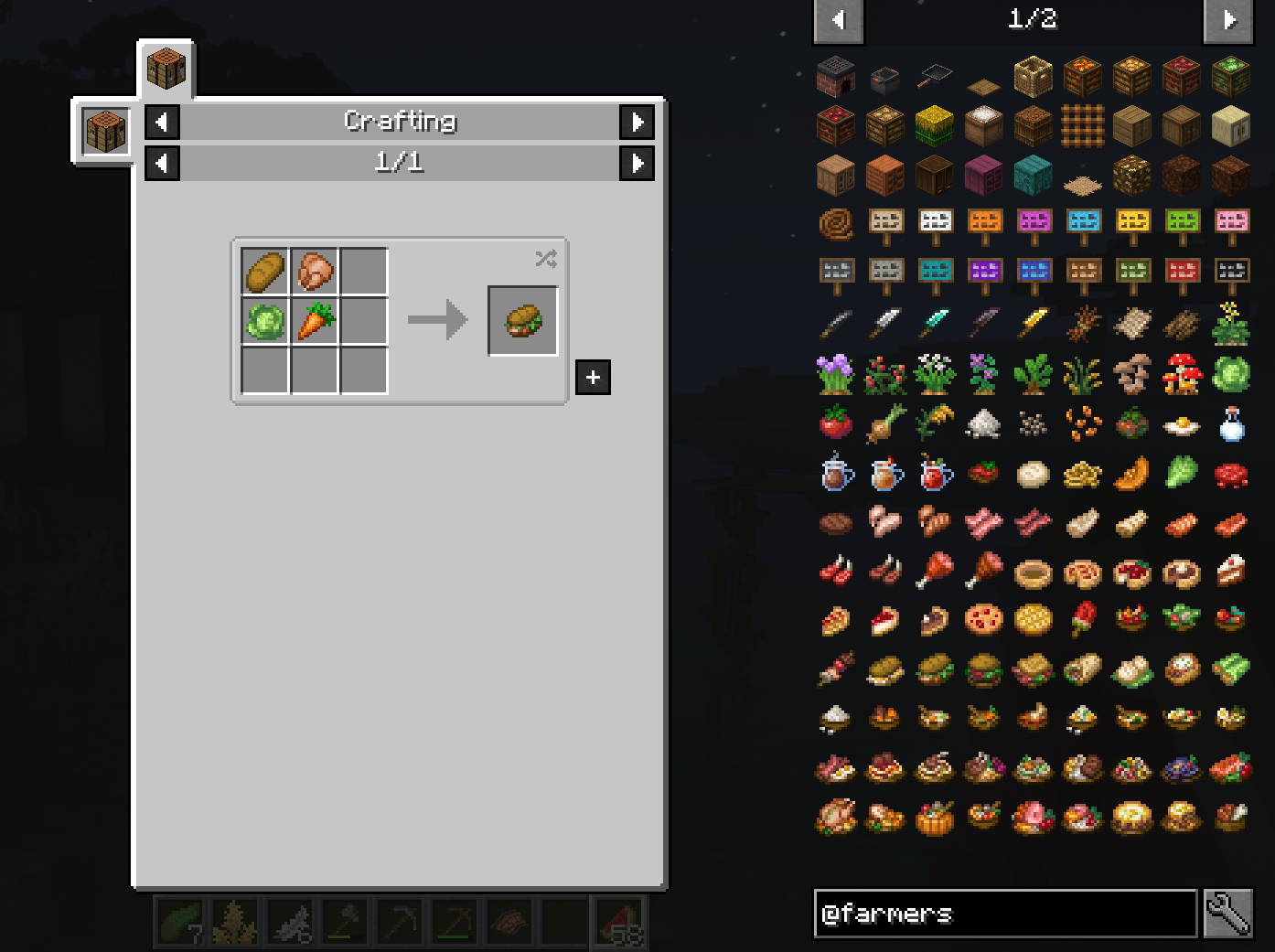Advance to the next recipe page
Image resolution: width=1275 pixels, height=952 pixels.
tap(637, 163)
